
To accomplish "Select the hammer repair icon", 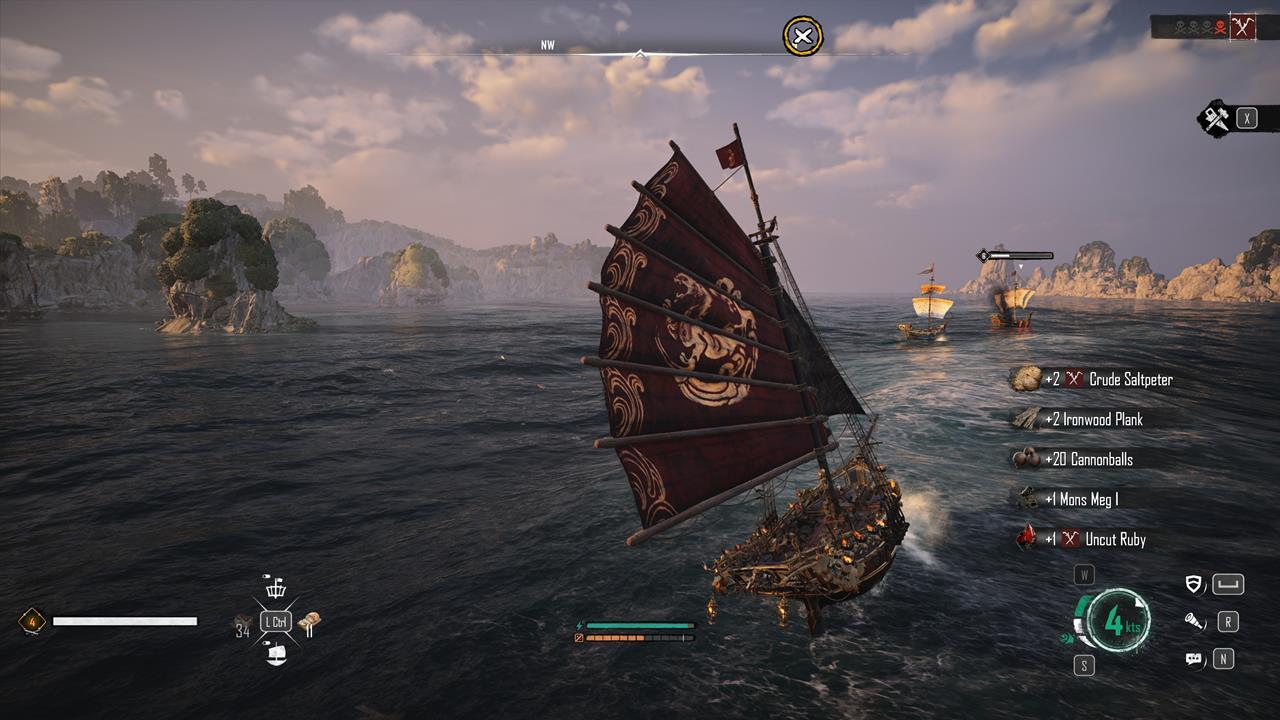I will coord(1216,118).
